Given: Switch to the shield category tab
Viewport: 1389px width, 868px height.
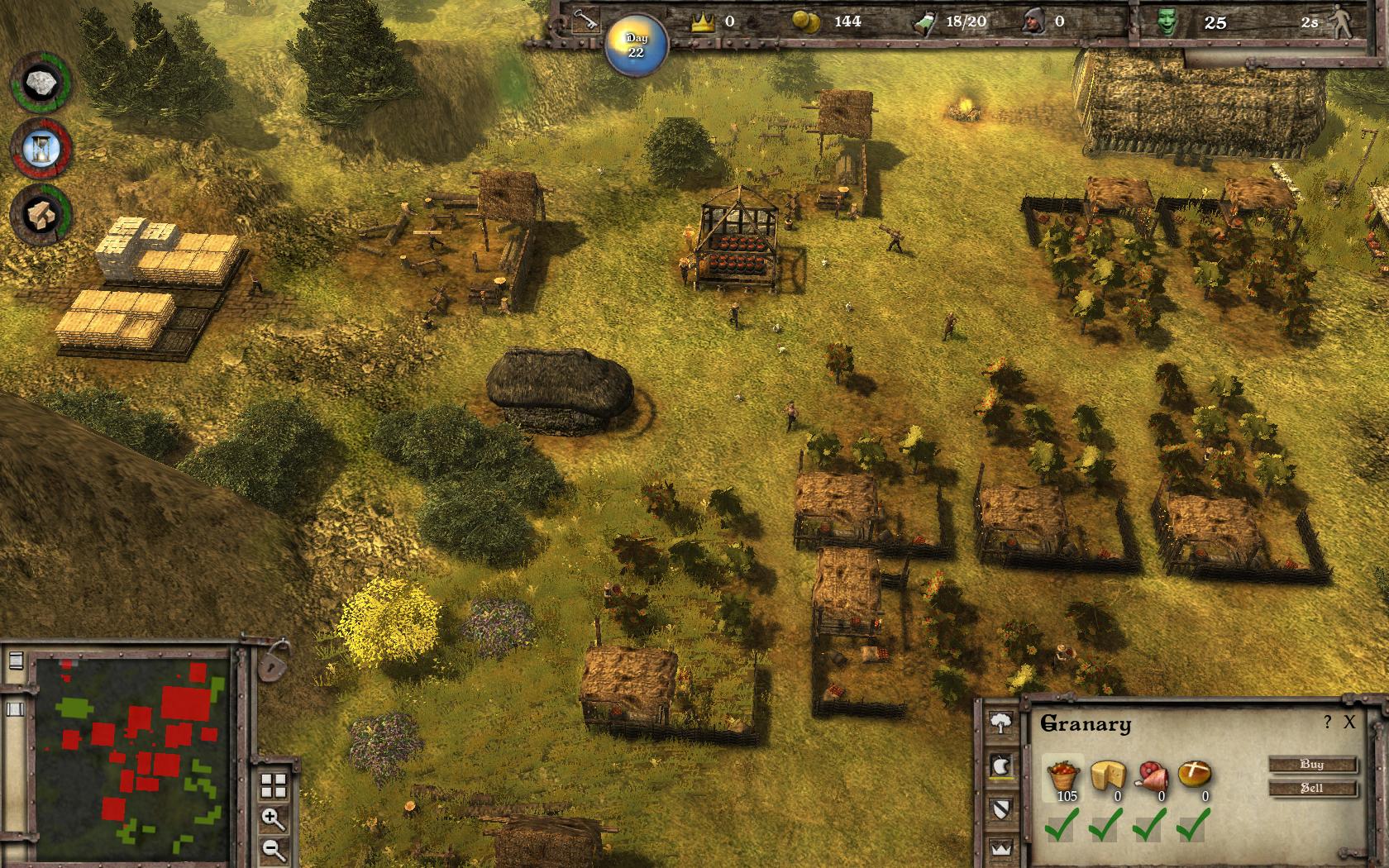Looking at the screenshot, I should 1001,807.
